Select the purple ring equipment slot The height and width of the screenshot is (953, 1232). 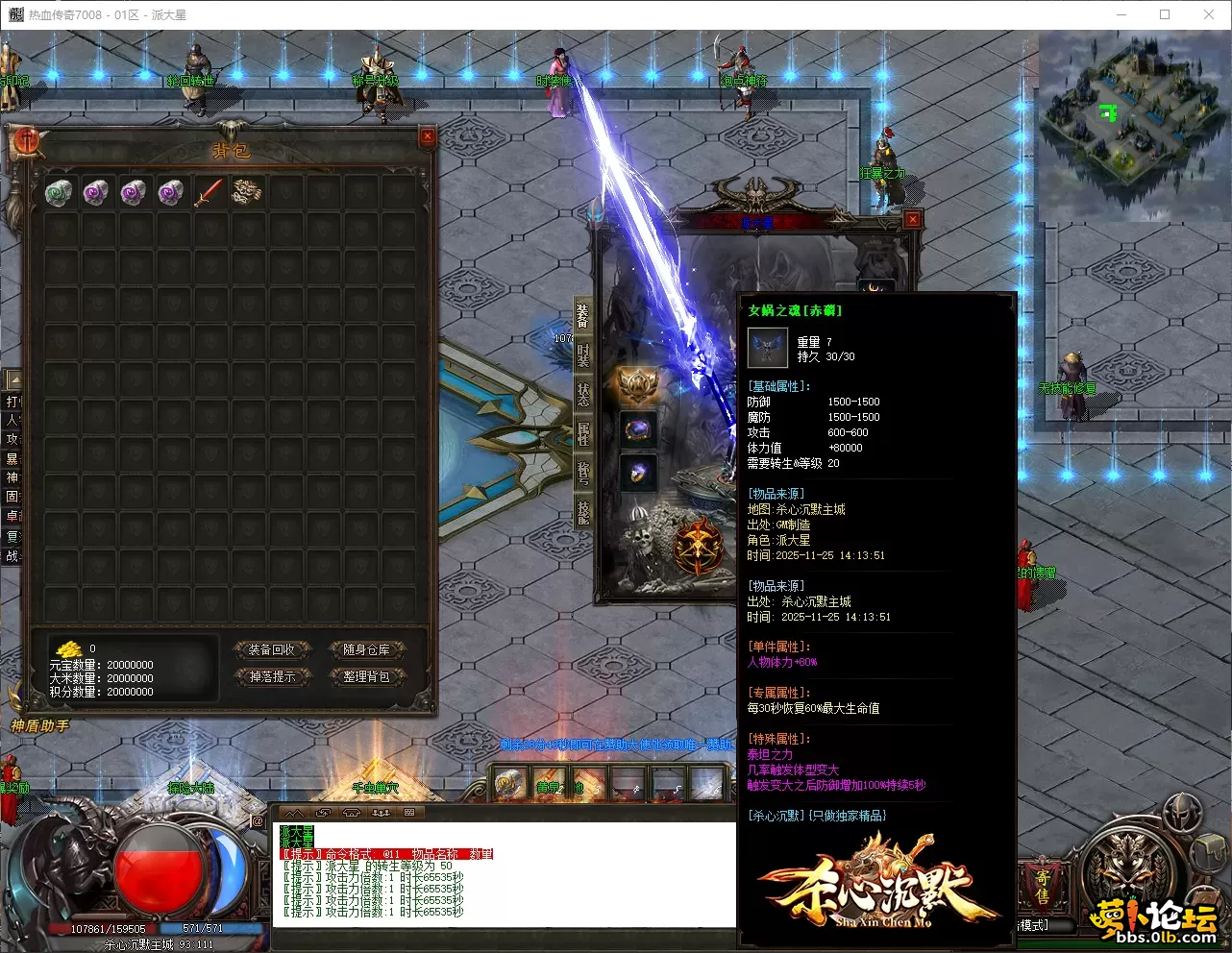click(637, 429)
